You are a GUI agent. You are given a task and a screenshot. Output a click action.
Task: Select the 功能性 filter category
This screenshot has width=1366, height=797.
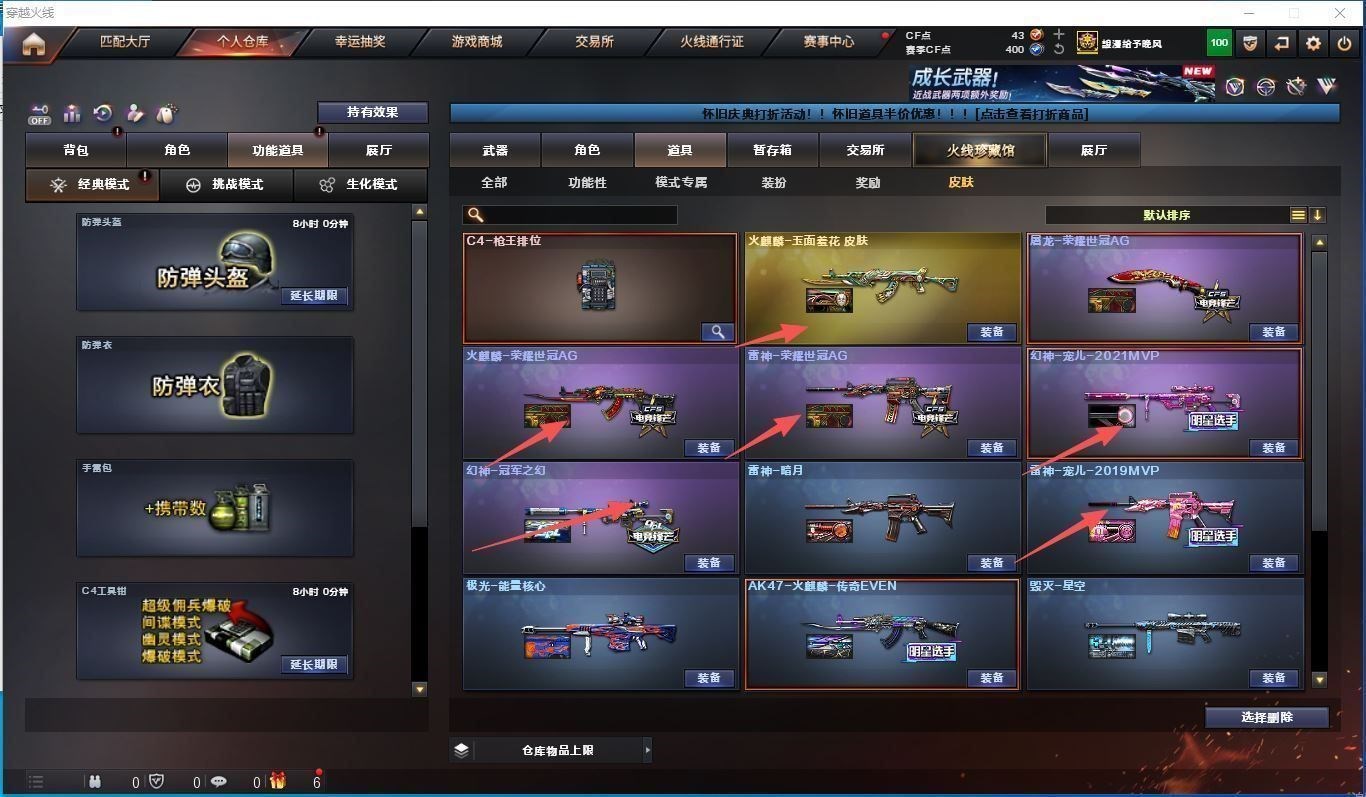(587, 183)
